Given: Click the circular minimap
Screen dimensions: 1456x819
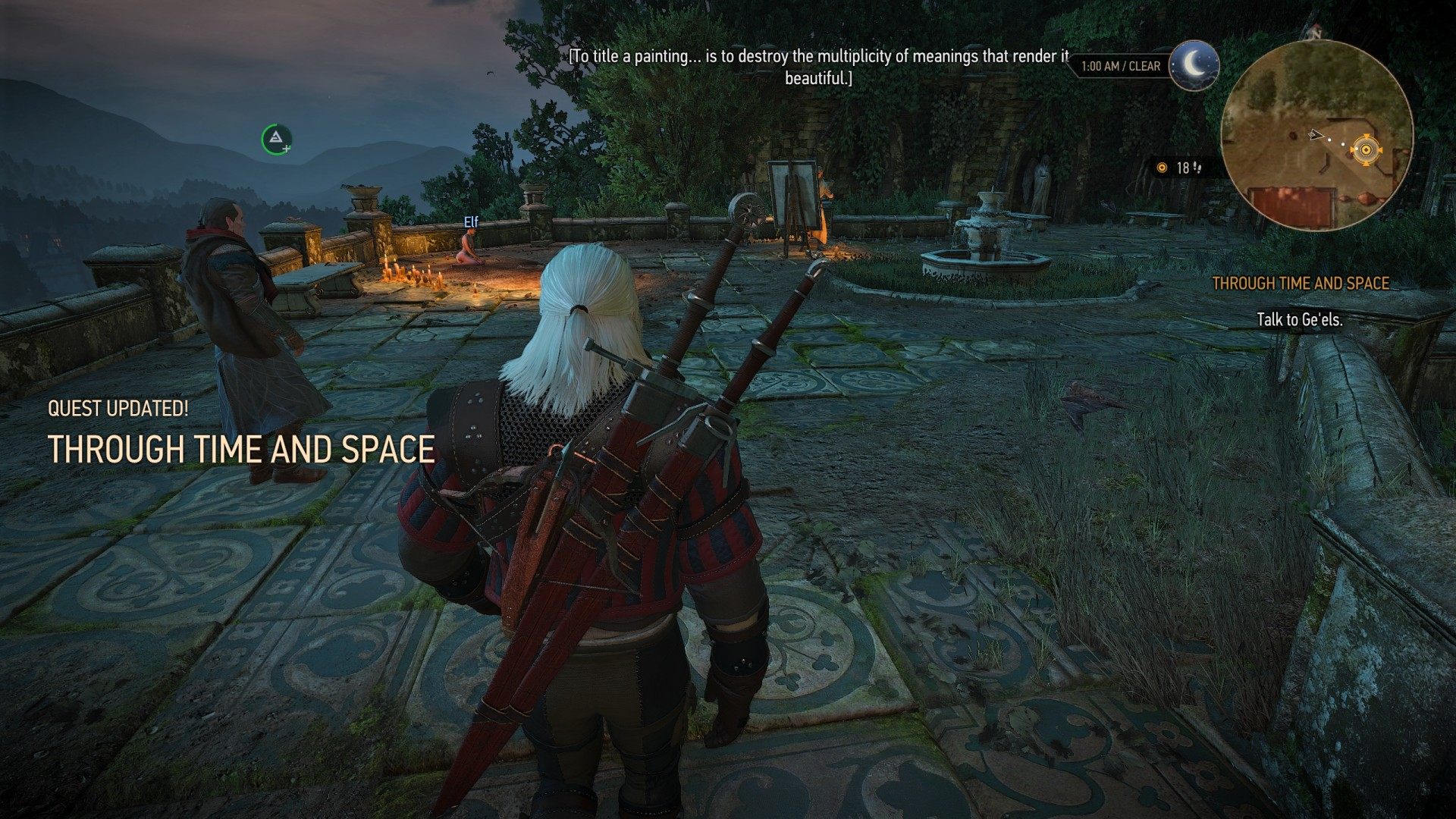Looking at the screenshot, I should tap(1317, 136).
